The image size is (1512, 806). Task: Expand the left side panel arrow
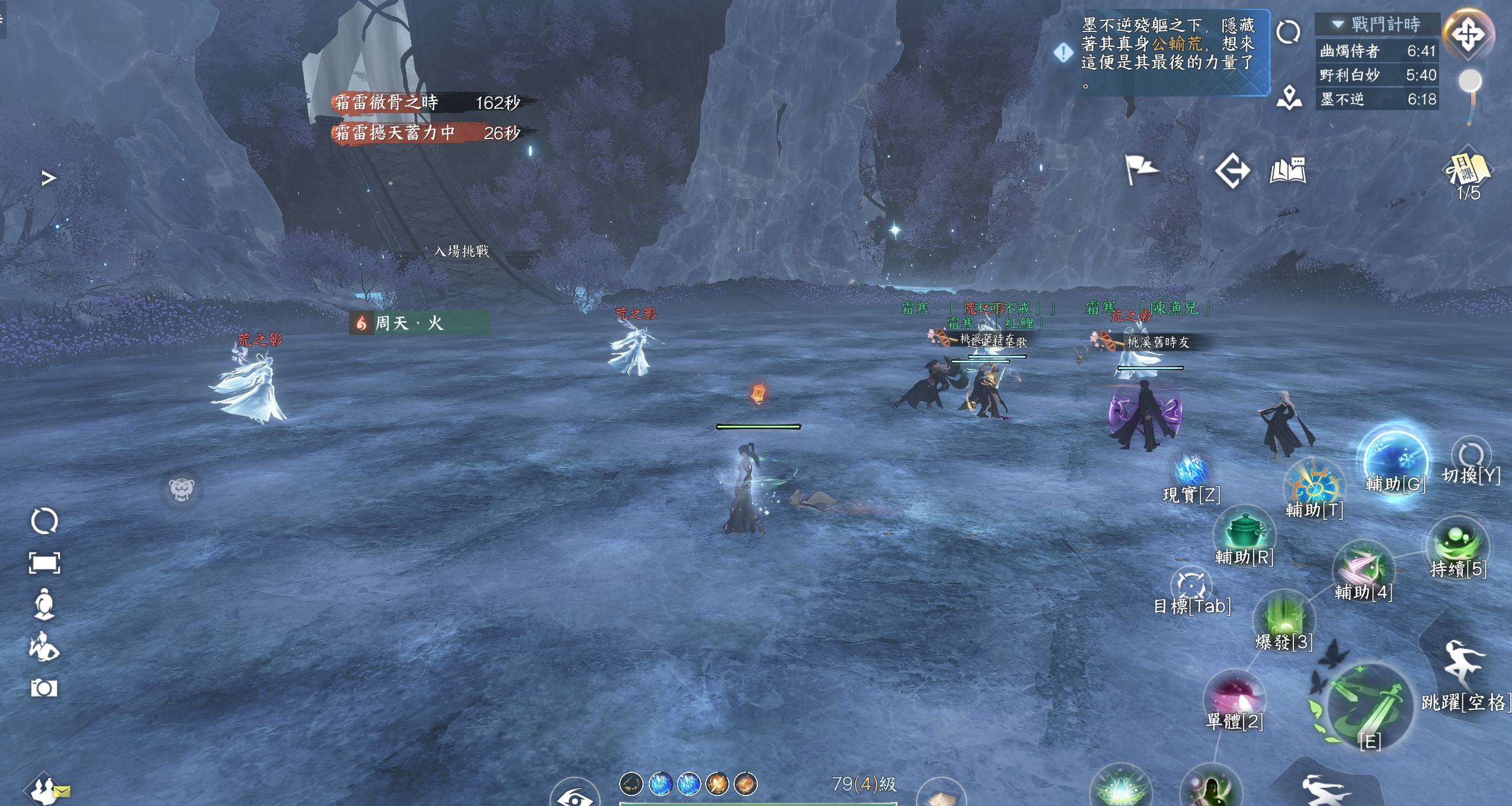[x=49, y=178]
